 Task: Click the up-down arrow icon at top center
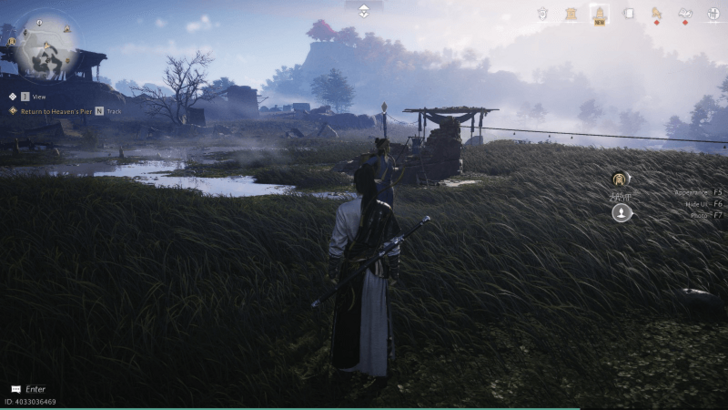coord(364,10)
